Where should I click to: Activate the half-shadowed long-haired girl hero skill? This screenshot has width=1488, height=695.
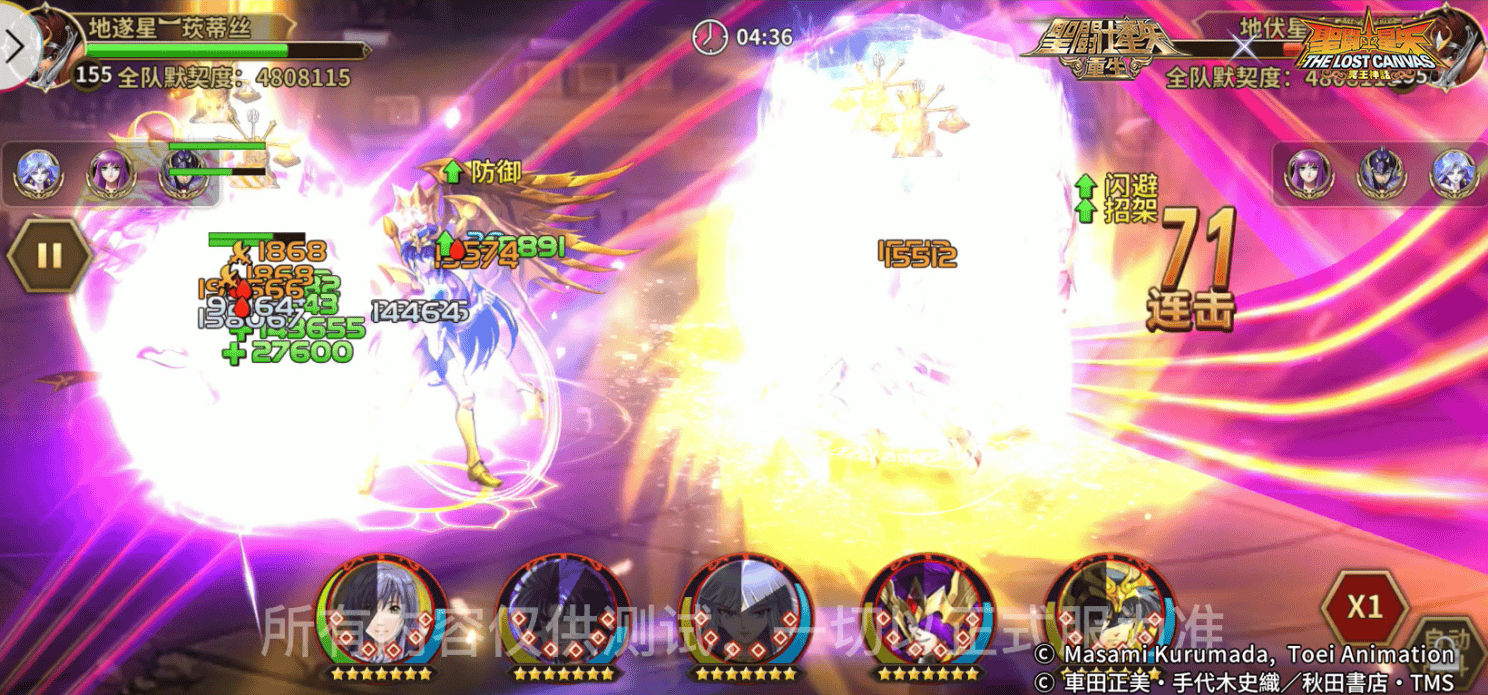coord(382,613)
